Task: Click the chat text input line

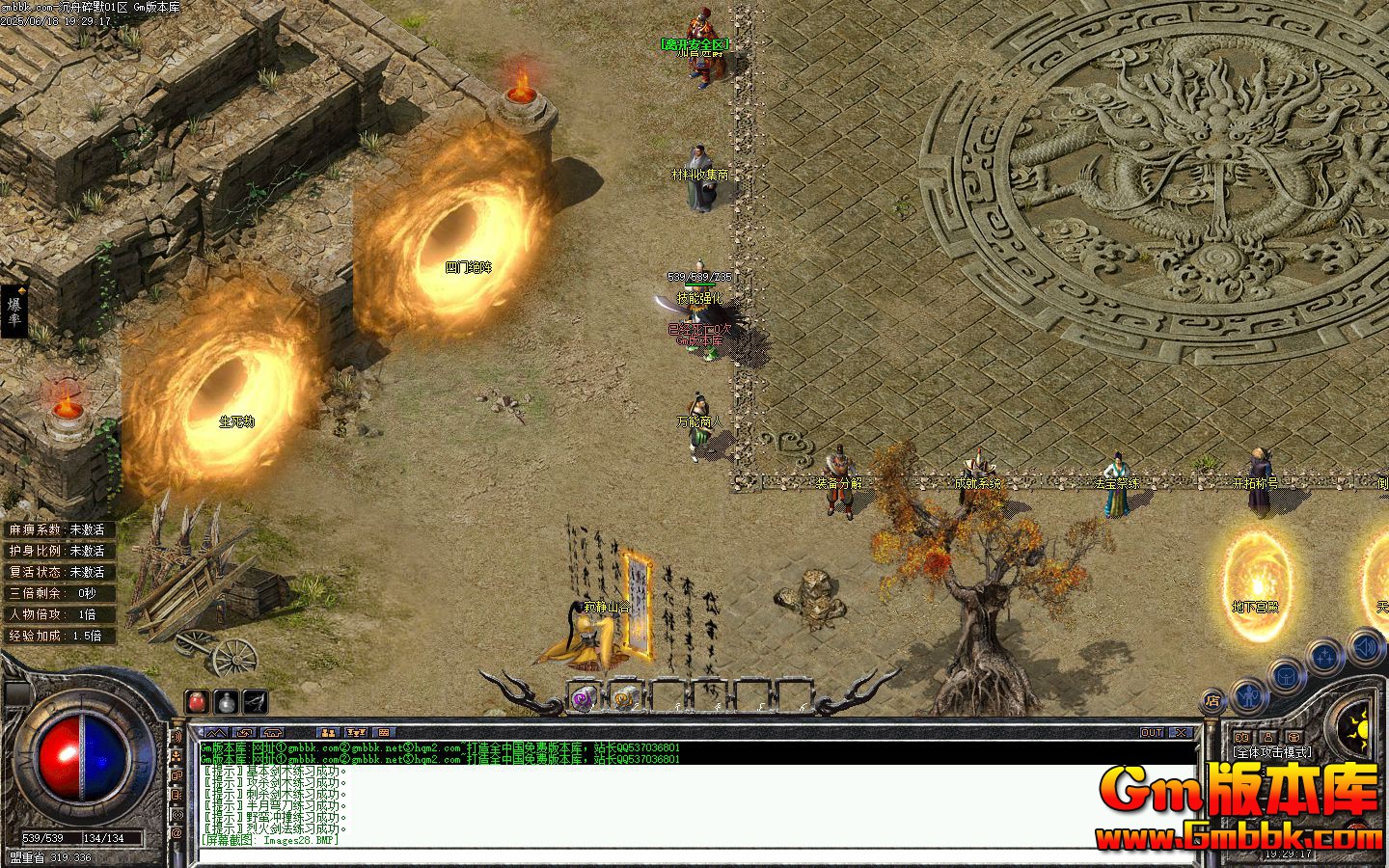Action: pos(675,853)
